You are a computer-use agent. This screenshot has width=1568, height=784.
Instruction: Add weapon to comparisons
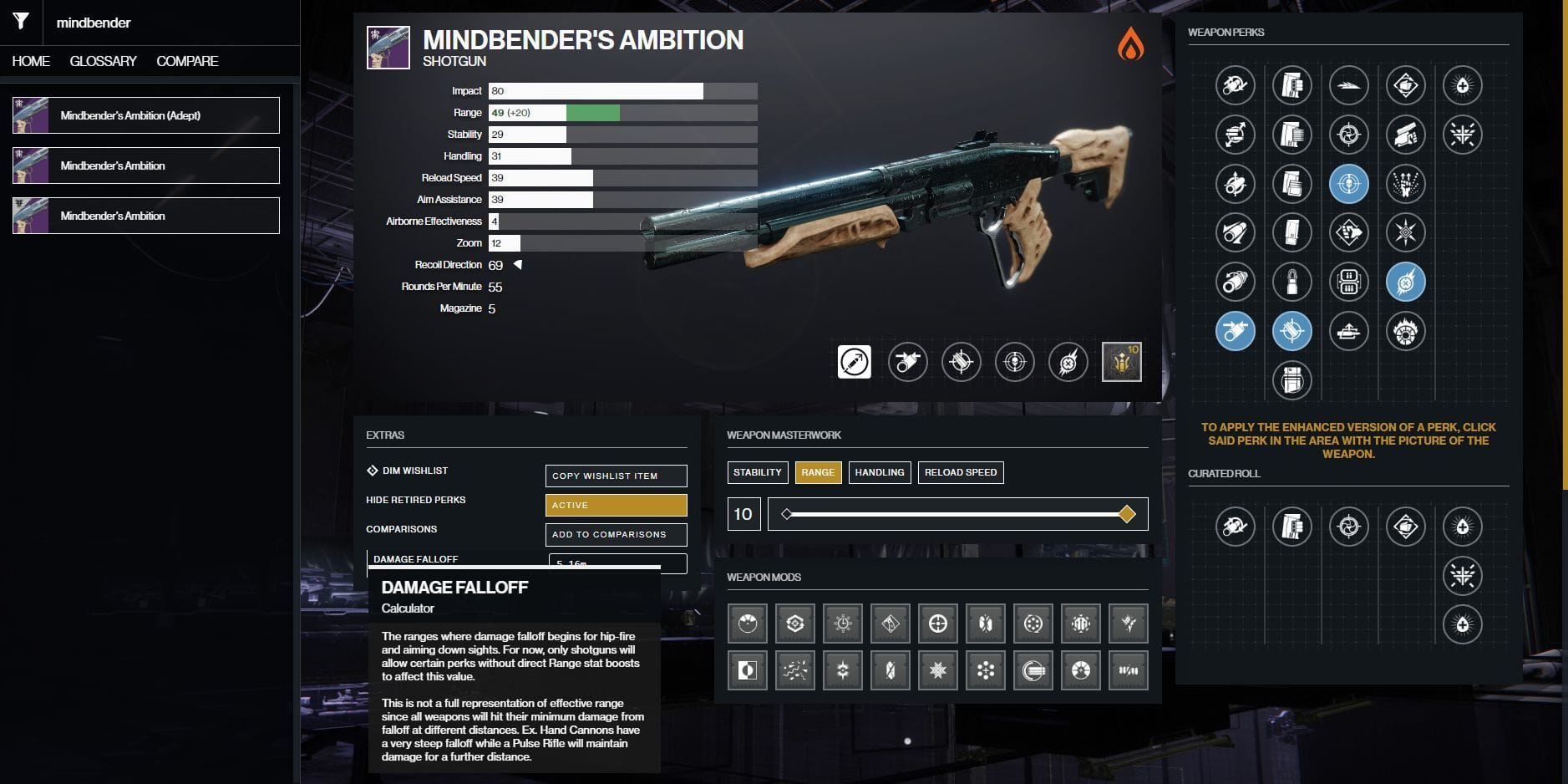[616, 534]
